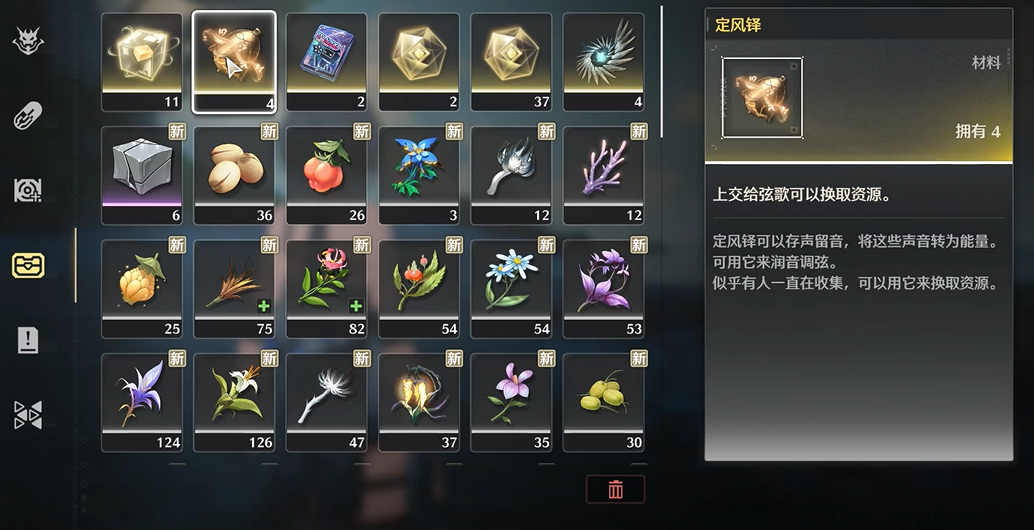Image resolution: width=1034 pixels, height=530 pixels.
Task: Select the glowing gold cube item slot
Action: coord(142,54)
